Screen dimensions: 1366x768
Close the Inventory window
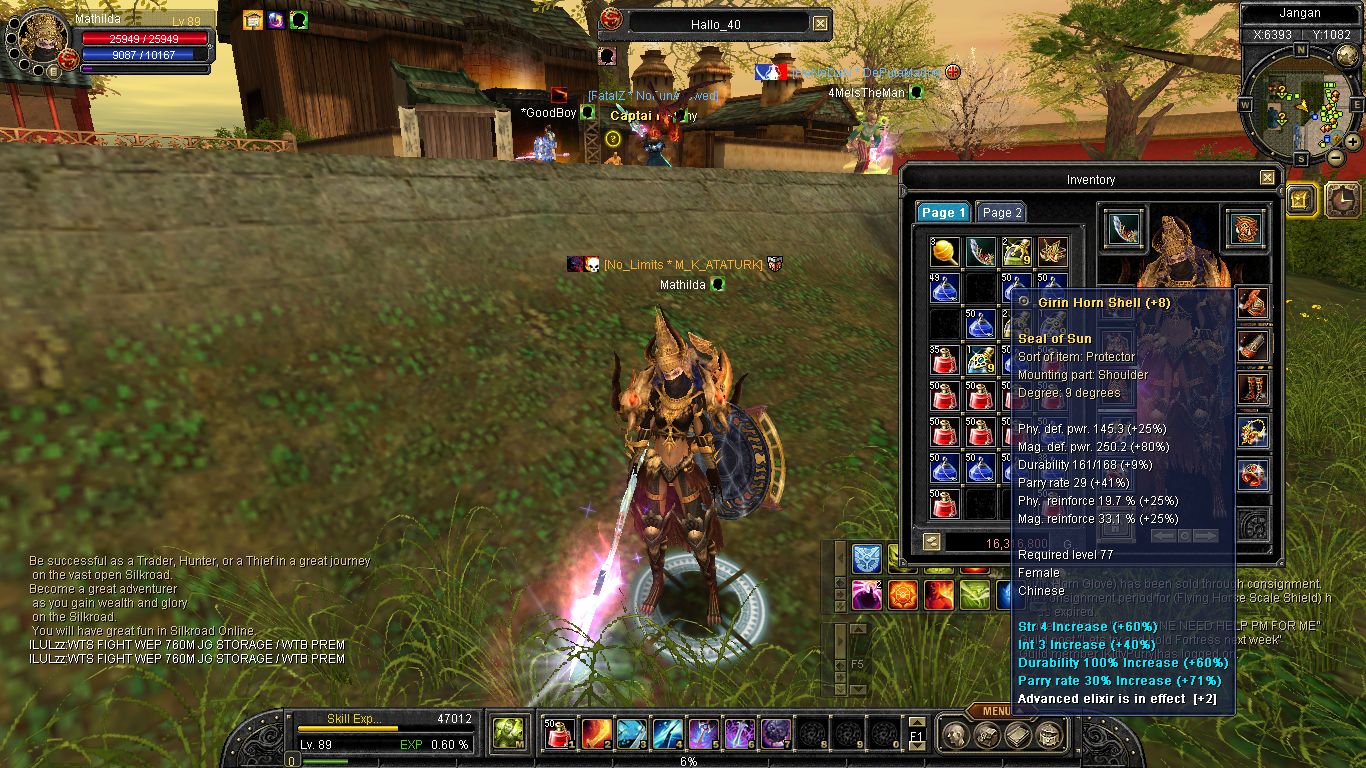tap(1267, 178)
